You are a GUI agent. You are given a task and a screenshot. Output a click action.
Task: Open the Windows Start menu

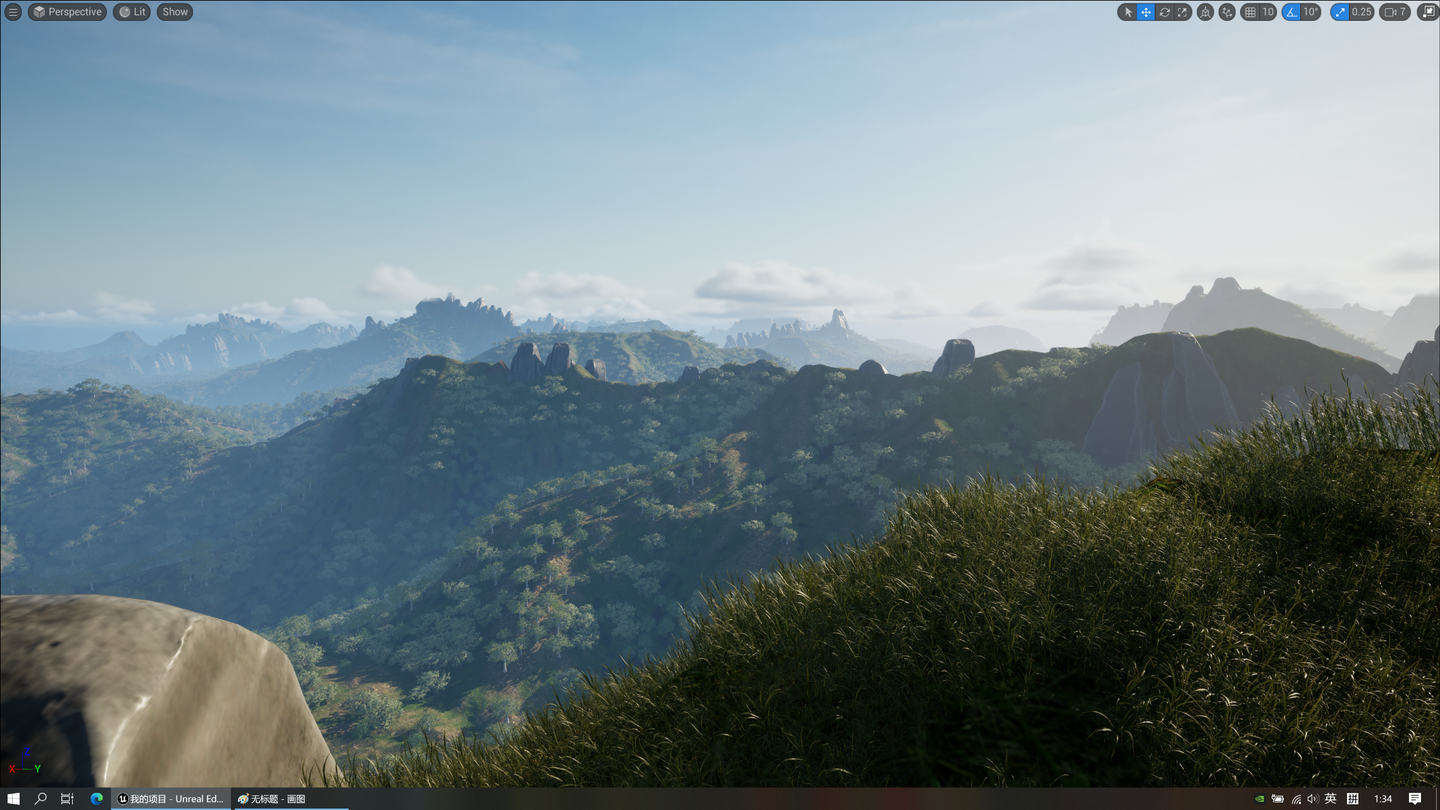pos(14,799)
